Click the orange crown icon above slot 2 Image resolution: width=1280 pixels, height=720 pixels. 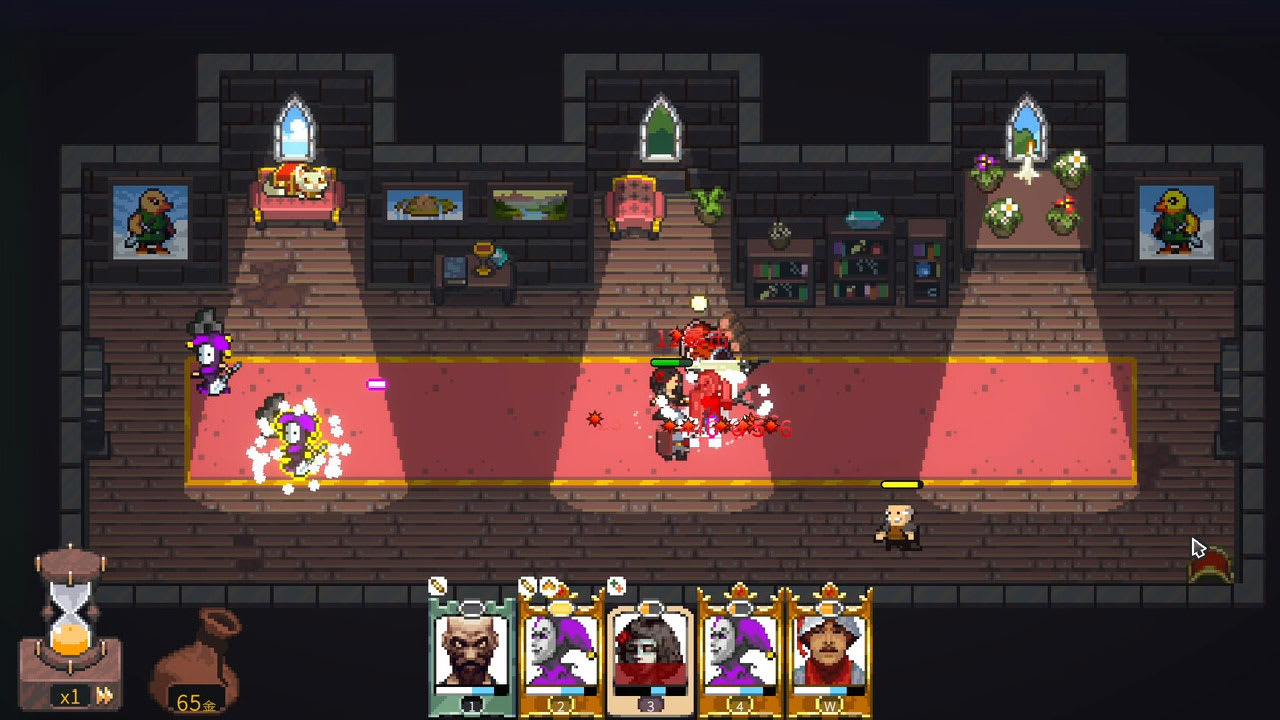pyautogui.click(x=549, y=586)
